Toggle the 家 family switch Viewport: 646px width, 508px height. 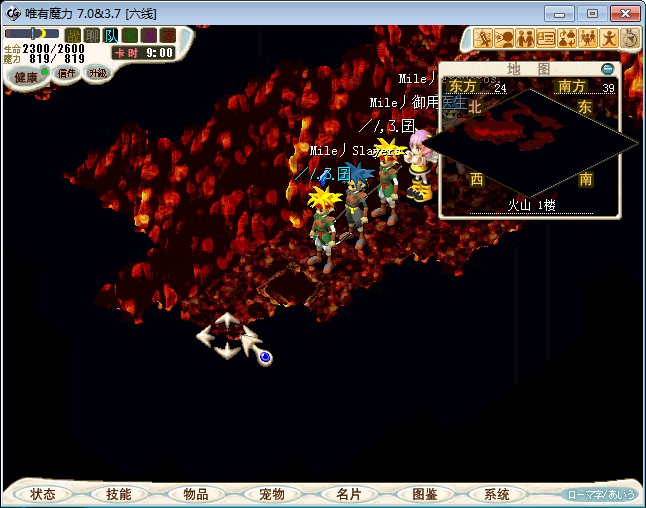[168, 35]
